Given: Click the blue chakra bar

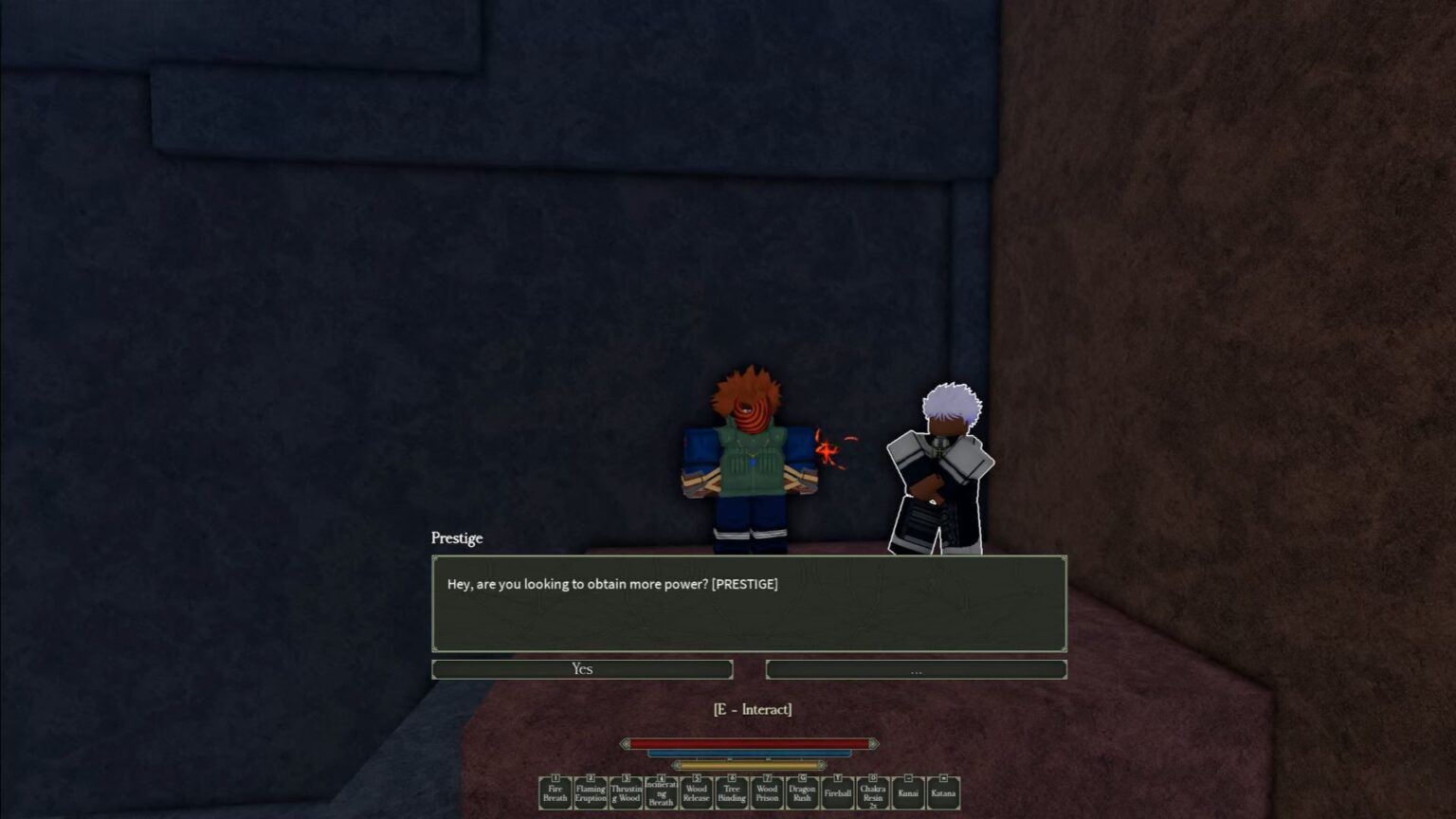Looking at the screenshot, I should 749,755.
